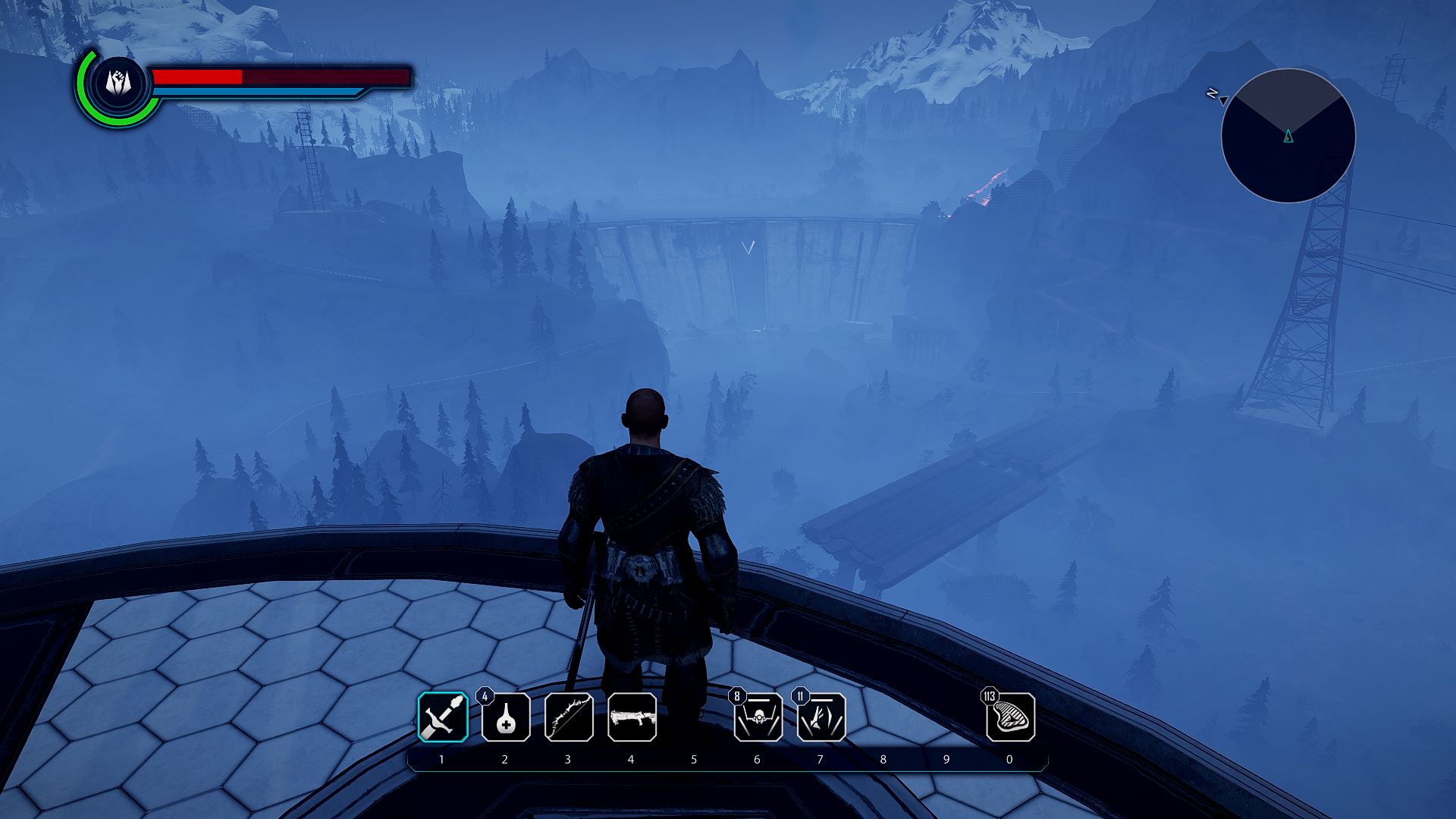Trigger the claw slash ability icon
The height and width of the screenshot is (819, 1456).
(821, 717)
